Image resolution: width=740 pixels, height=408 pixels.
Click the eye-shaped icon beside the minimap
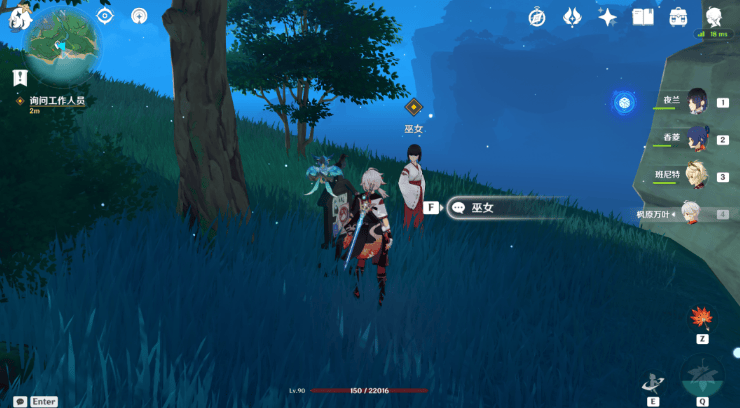pyautogui.click(x=105, y=16)
